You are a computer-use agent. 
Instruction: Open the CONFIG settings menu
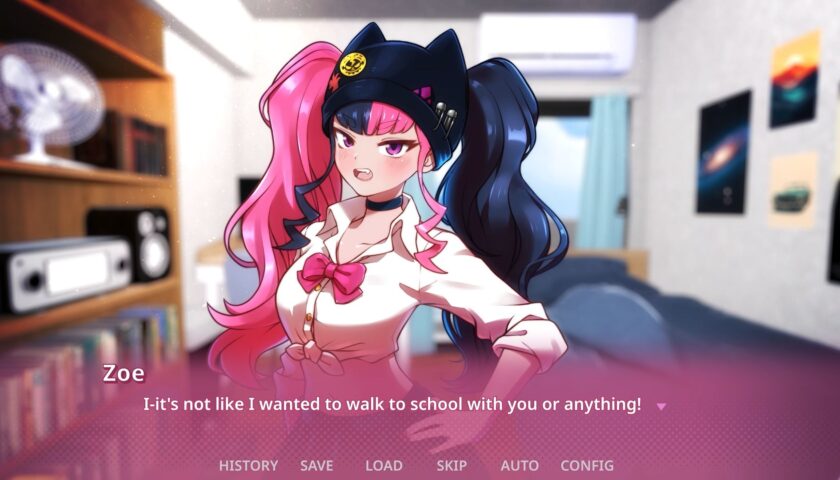click(587, 465)
